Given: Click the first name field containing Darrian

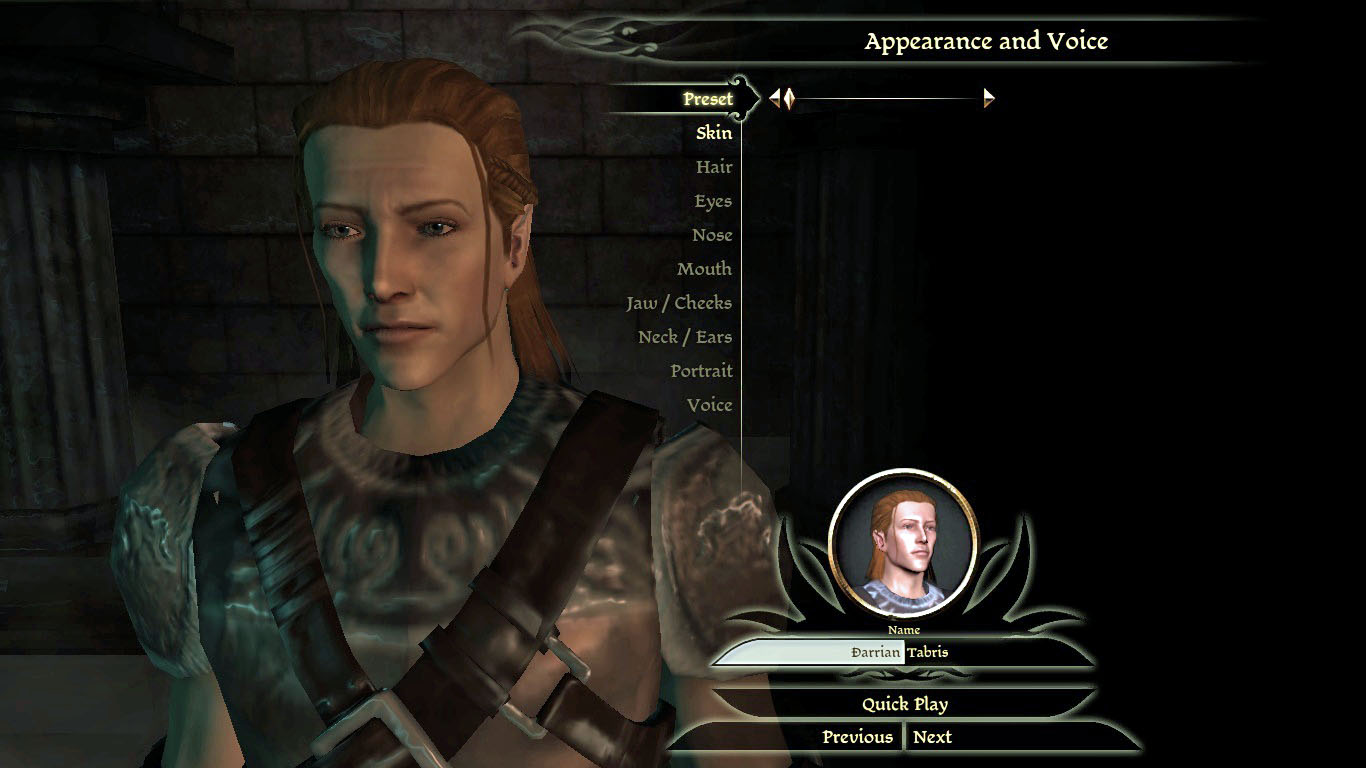Looking at the screenshot, I should pyautogui.click(x=810, y=653).
